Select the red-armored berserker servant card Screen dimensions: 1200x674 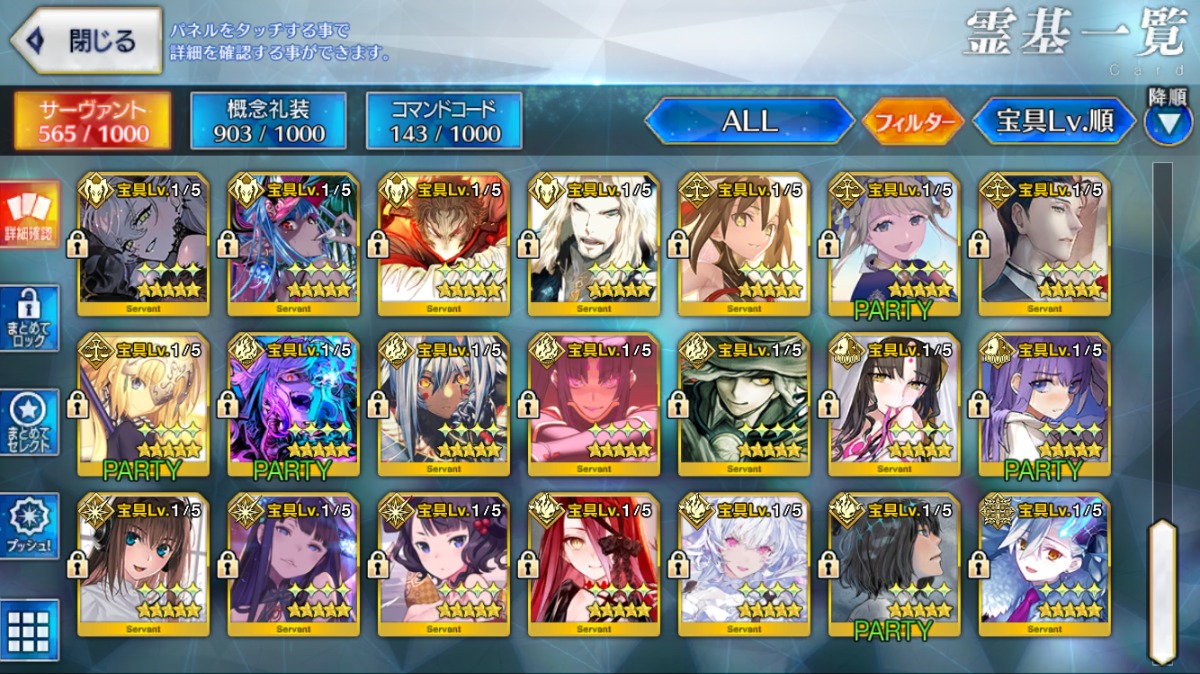click(444, 245)
